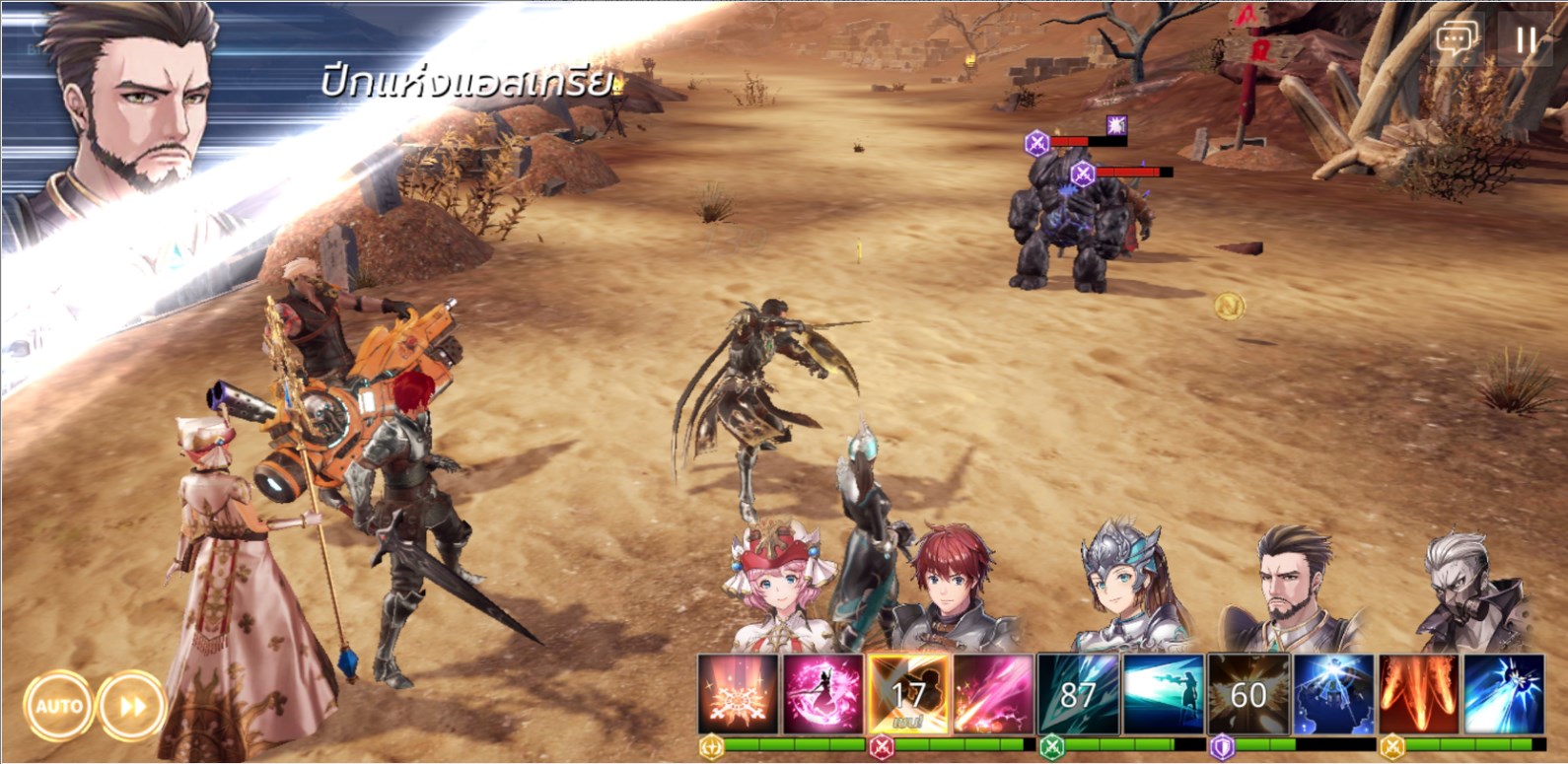Viewport: 1568px width, 764px height.
Task: Use the three falling fire pillars skill
Action: click(1418, 695)
